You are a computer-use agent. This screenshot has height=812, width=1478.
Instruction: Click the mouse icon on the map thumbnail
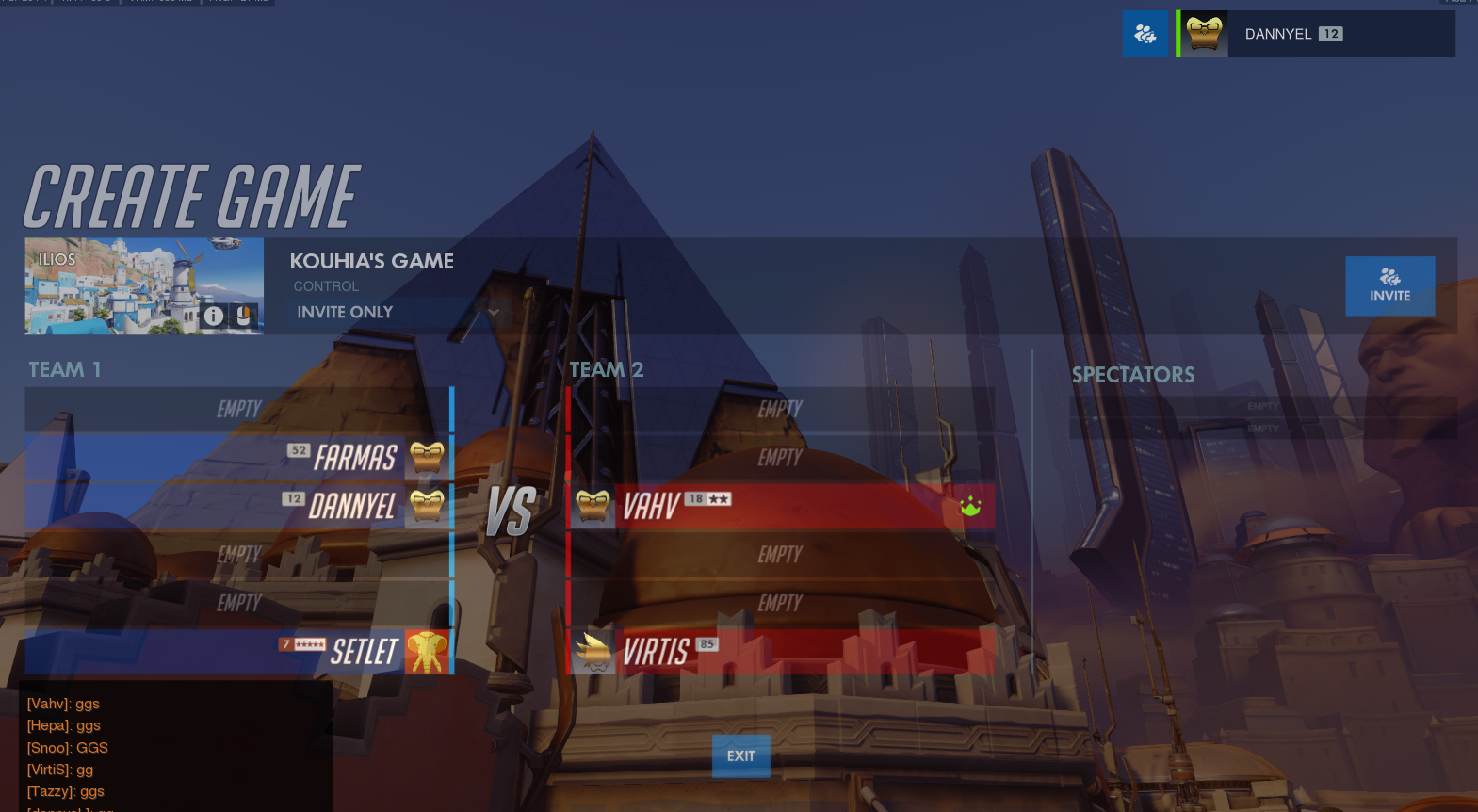[x=244, y=316]
